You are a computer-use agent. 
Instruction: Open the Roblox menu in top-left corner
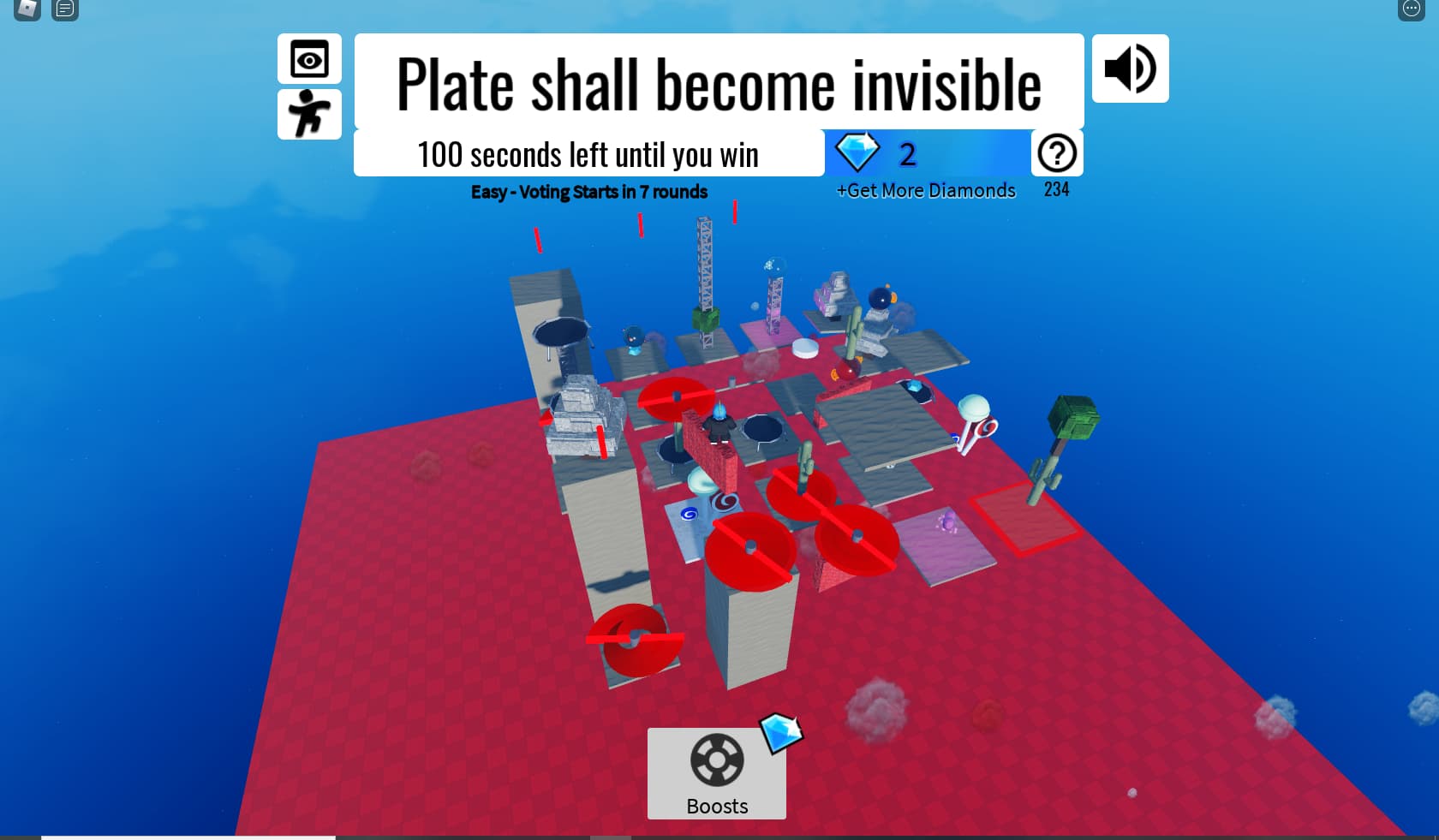[x=27, y=9]
